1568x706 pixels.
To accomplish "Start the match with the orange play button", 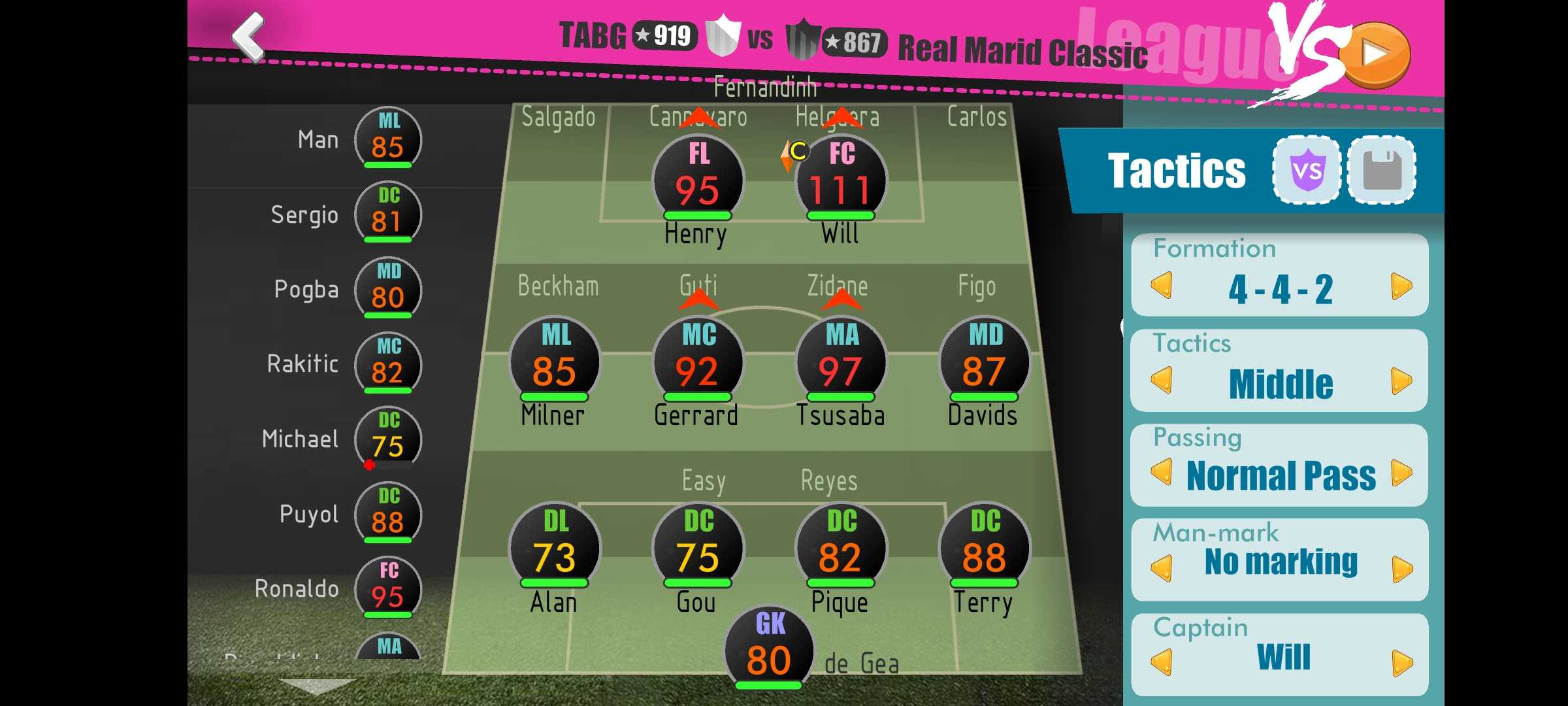I will pos(1377,55).
